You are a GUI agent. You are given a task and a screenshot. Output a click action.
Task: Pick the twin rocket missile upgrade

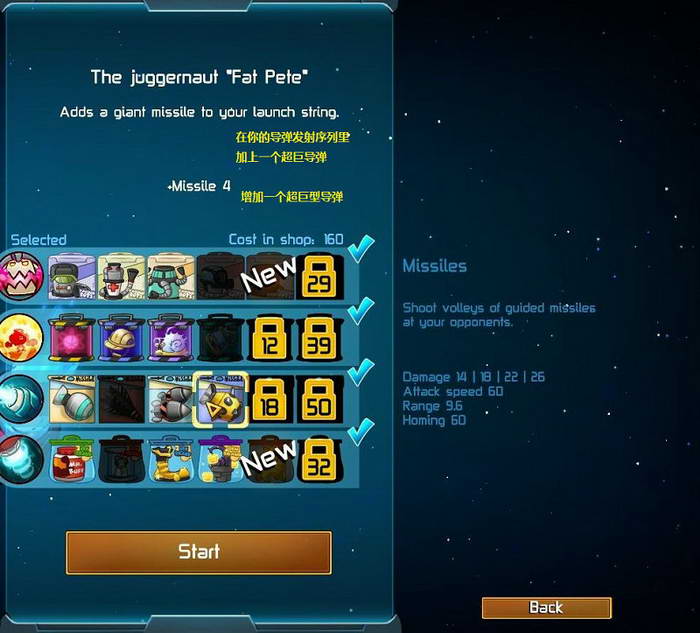point(172,398)
